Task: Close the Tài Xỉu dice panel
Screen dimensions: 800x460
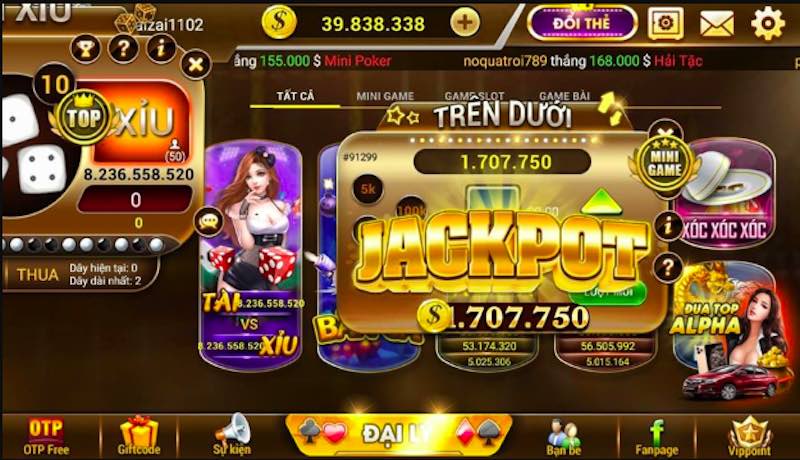Action: [x=197, y=66]
